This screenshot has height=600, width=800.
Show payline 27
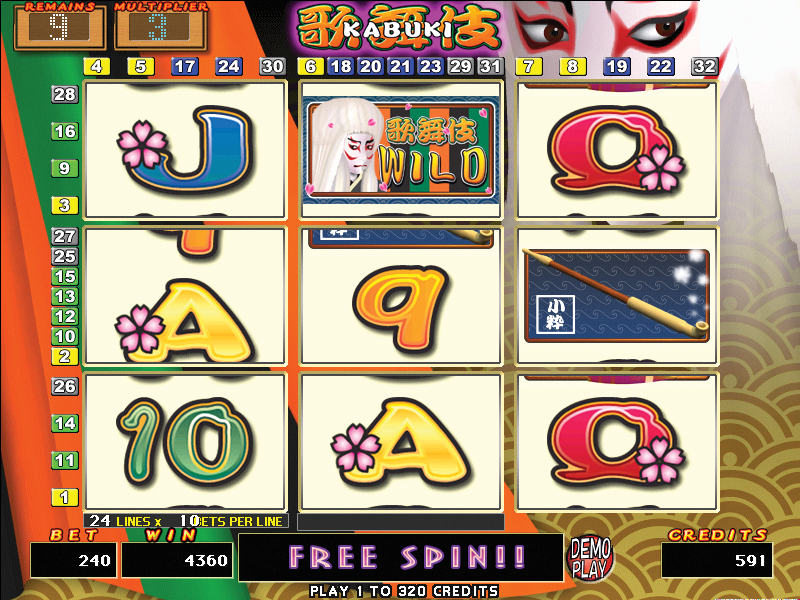[x=65, y=236]
